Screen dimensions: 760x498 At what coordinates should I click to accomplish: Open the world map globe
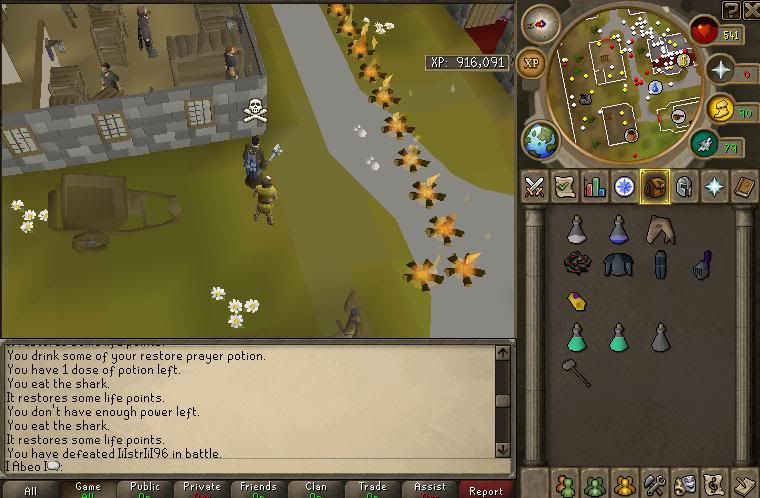click(540, 138)
